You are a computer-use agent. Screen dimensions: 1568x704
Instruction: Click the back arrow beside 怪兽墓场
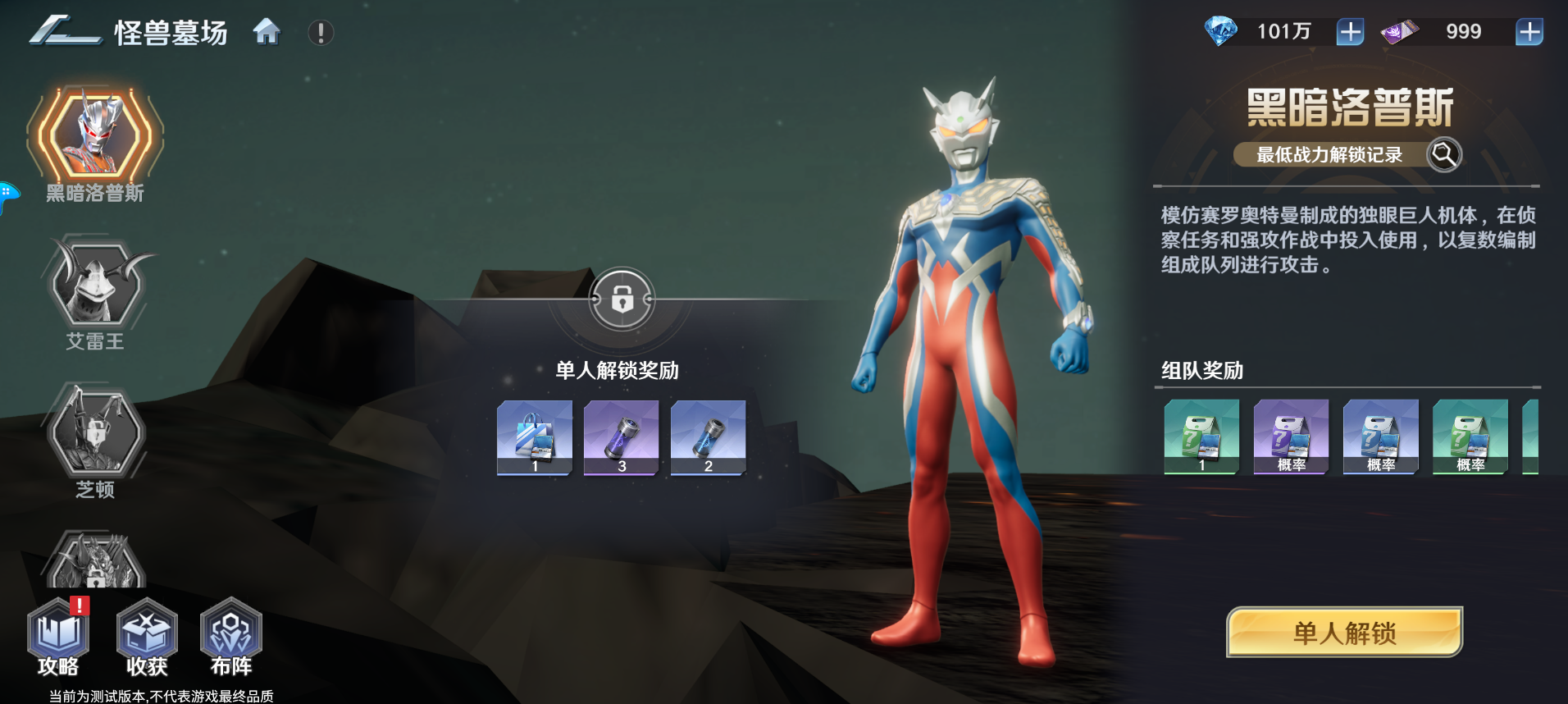click(52, 31)
